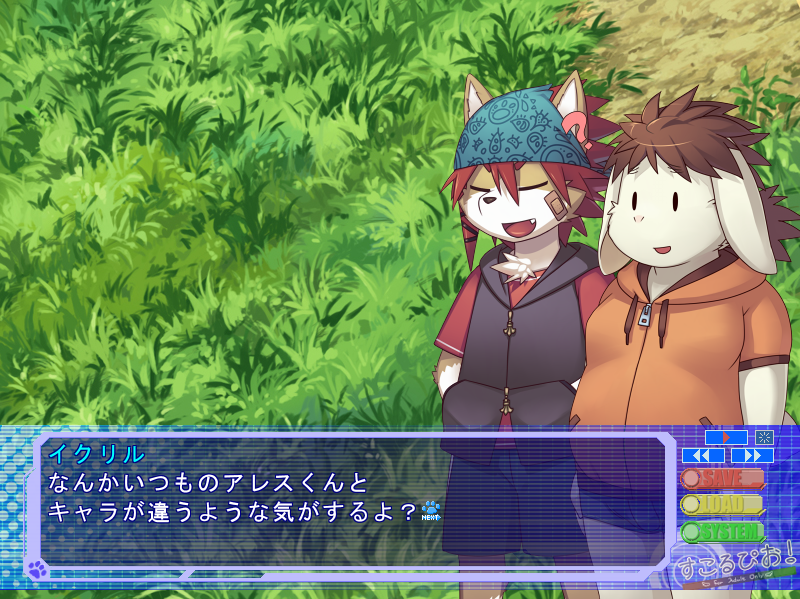This screenshot has width=800, height=599.
Task: Open the SAVE menu
Action: coord(722,479)
